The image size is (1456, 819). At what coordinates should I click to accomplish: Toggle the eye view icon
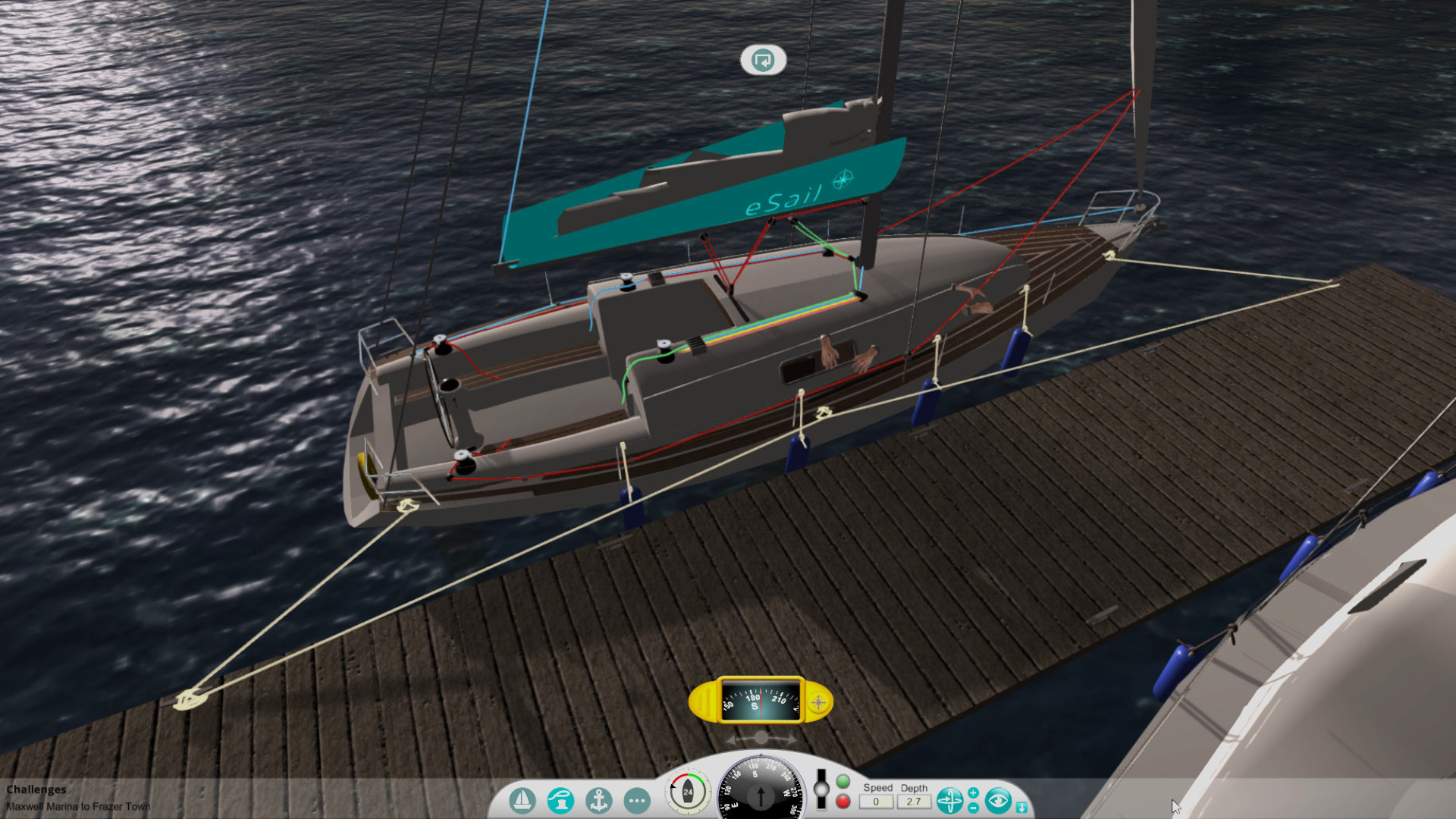(999, 799)
